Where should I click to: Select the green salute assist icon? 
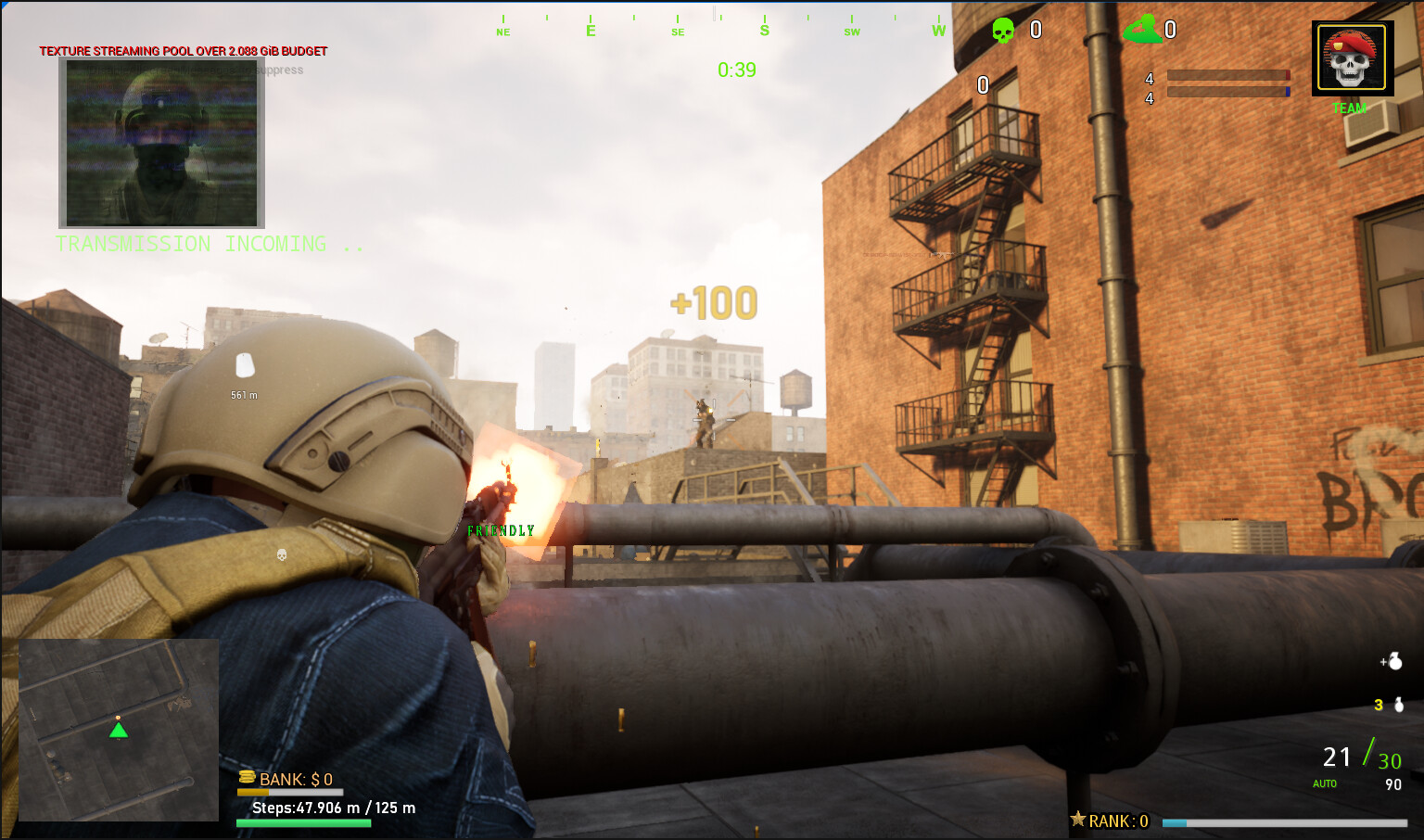pyautogui.click(x=1142, y=28)
